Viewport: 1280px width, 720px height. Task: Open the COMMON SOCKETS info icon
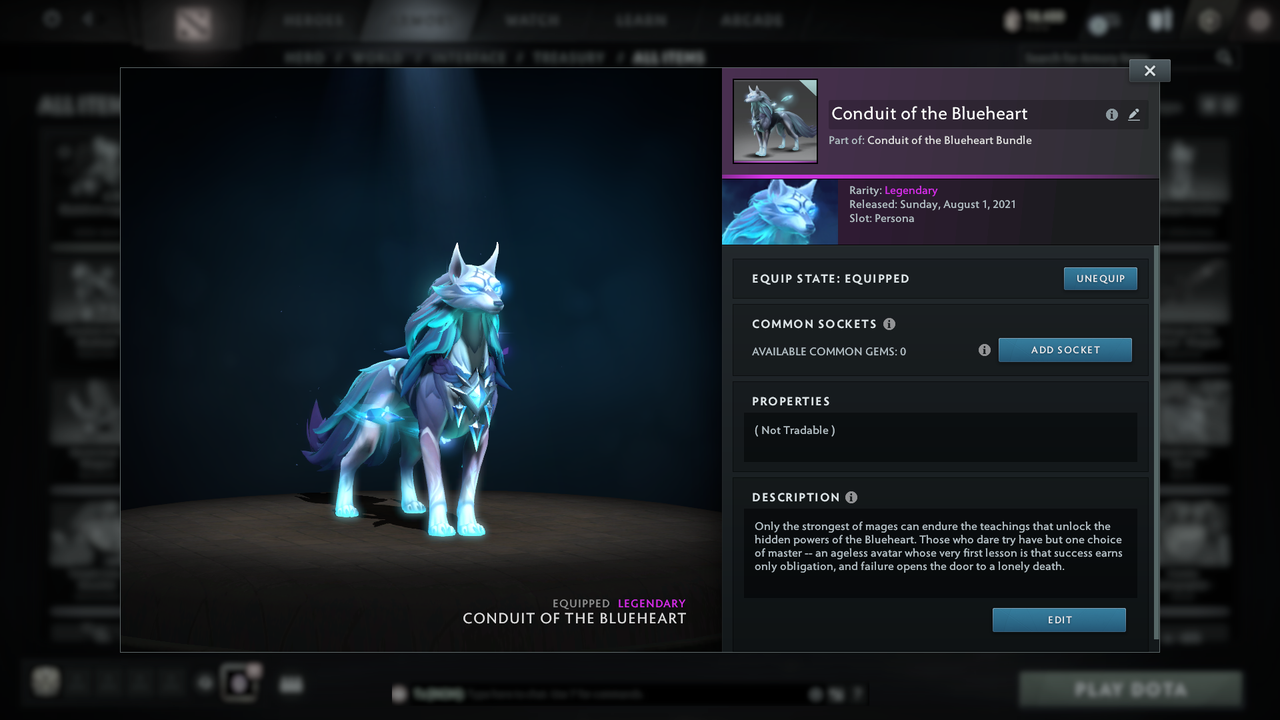pyautogui.click(x=890, y=323)
